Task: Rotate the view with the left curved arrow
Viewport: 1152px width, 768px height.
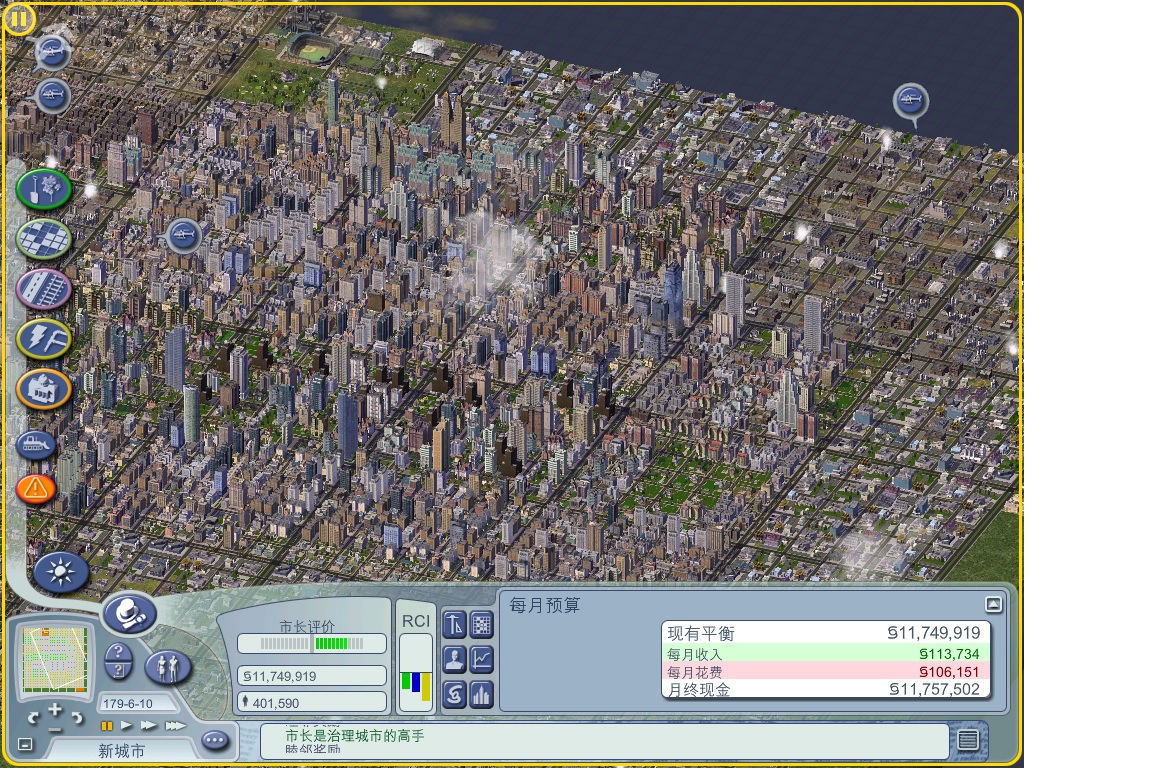Action: [33, 718]
